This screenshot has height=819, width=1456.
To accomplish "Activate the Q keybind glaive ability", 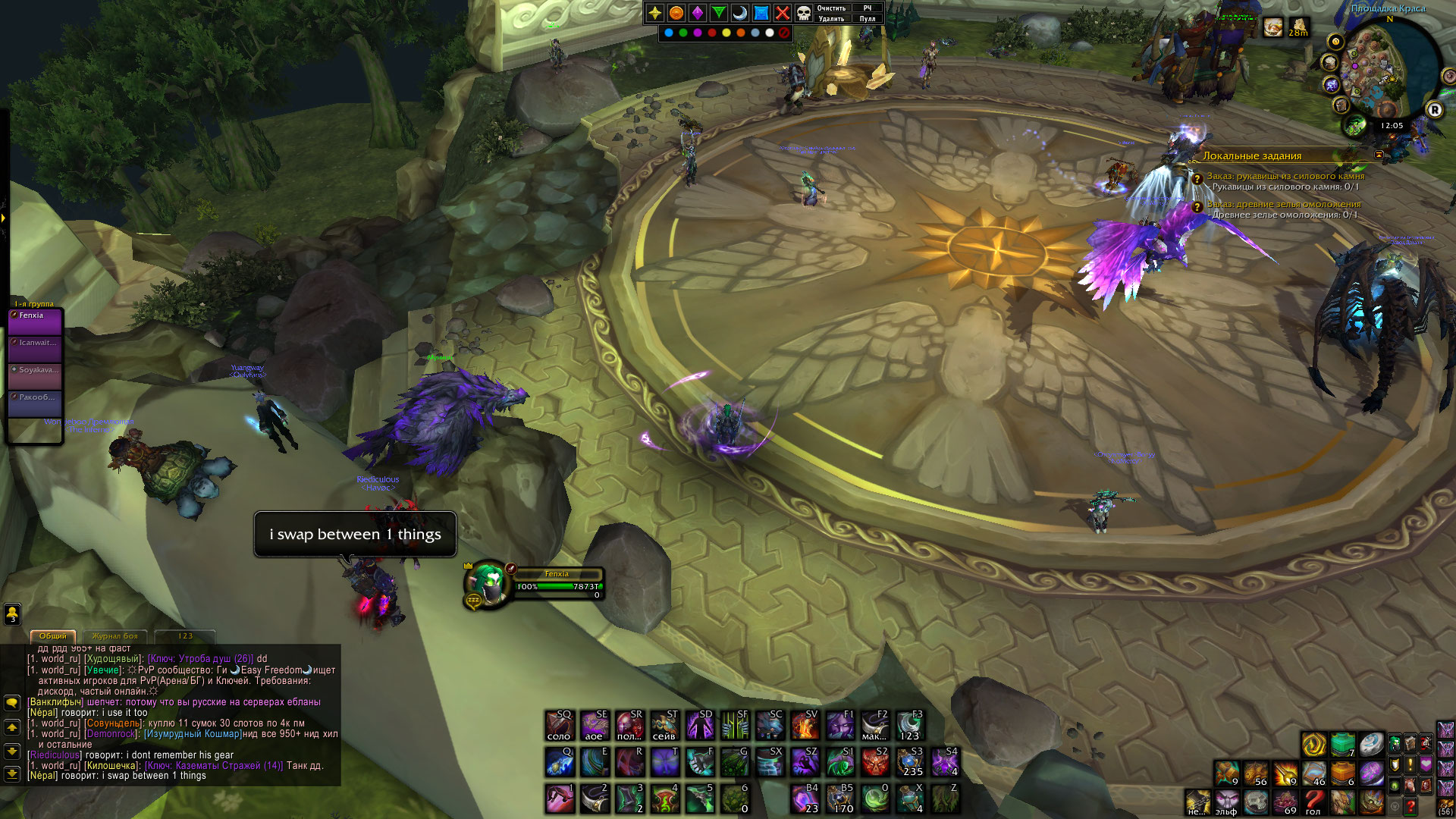I will point(560,762).
